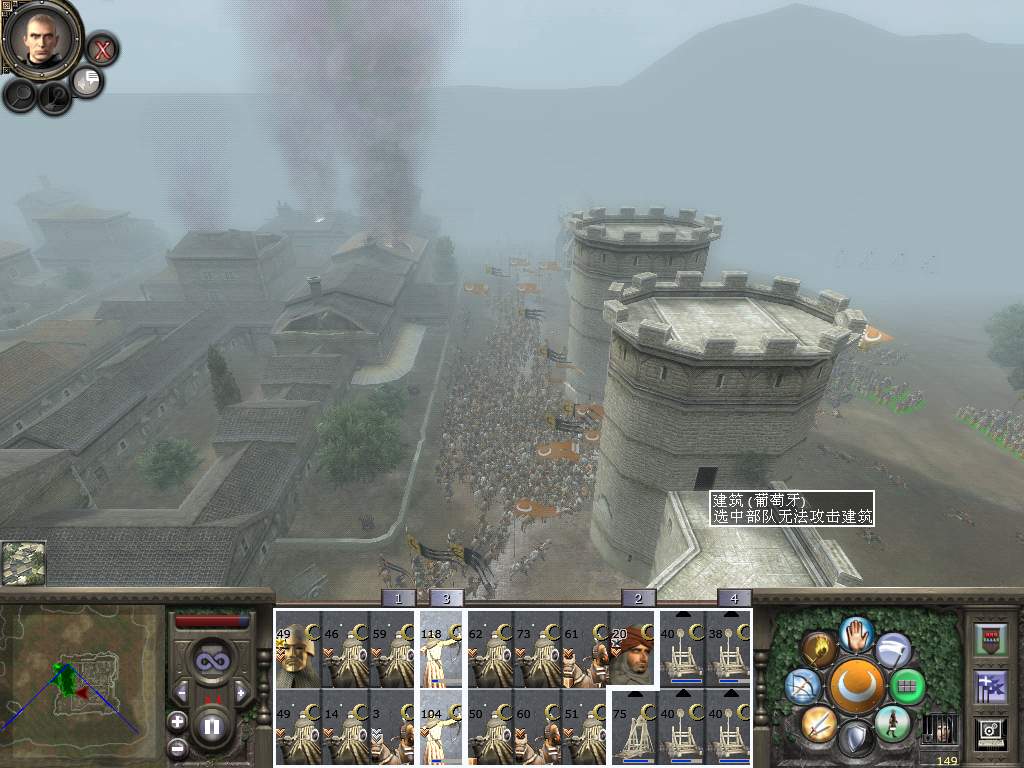This screenshot has width=1024, height=768.
Task: Zoom in the minimap with plus button
Action: click(178, 720)
